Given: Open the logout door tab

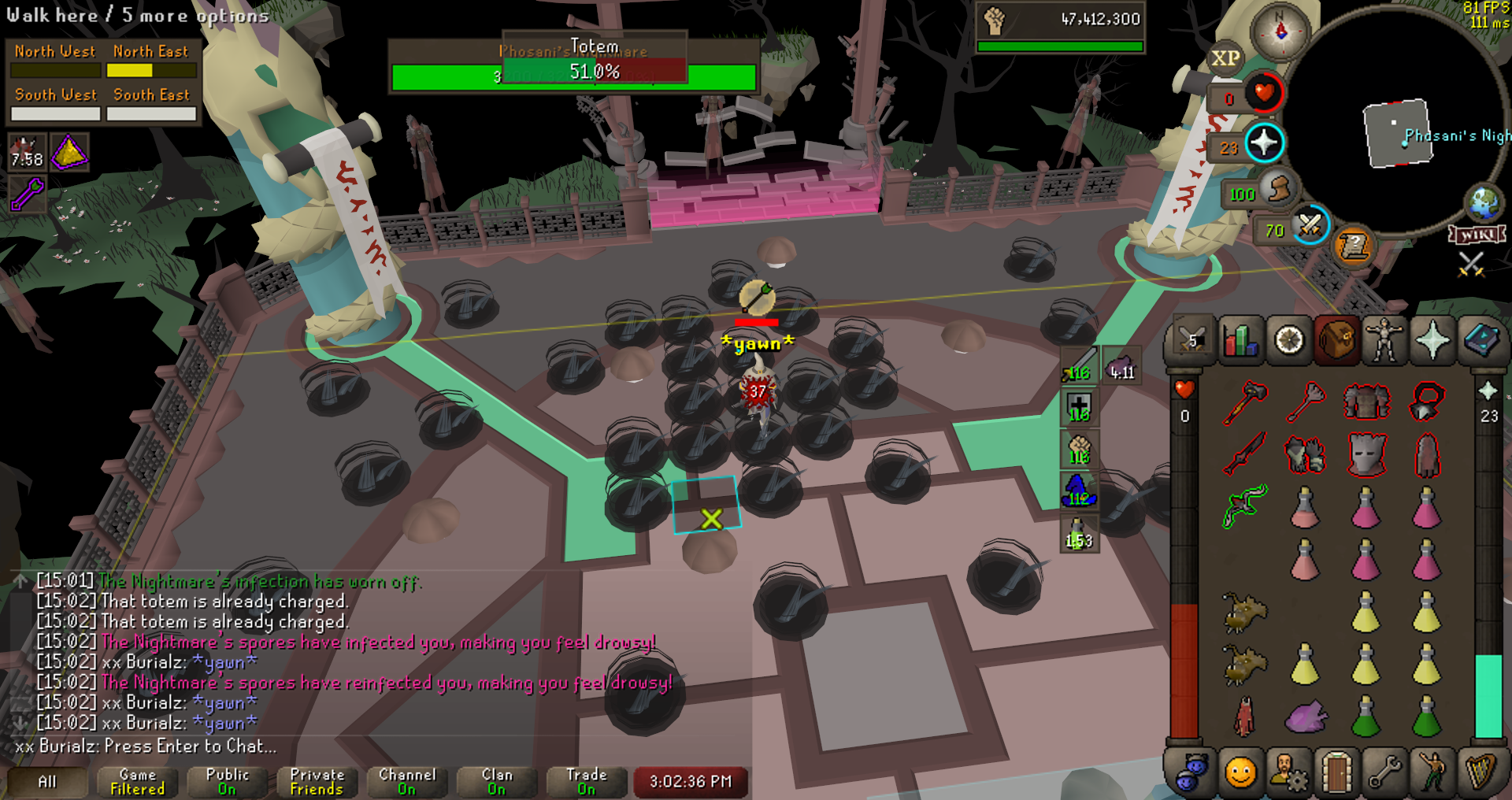Looking at the screenshot, I should 1336,772.
